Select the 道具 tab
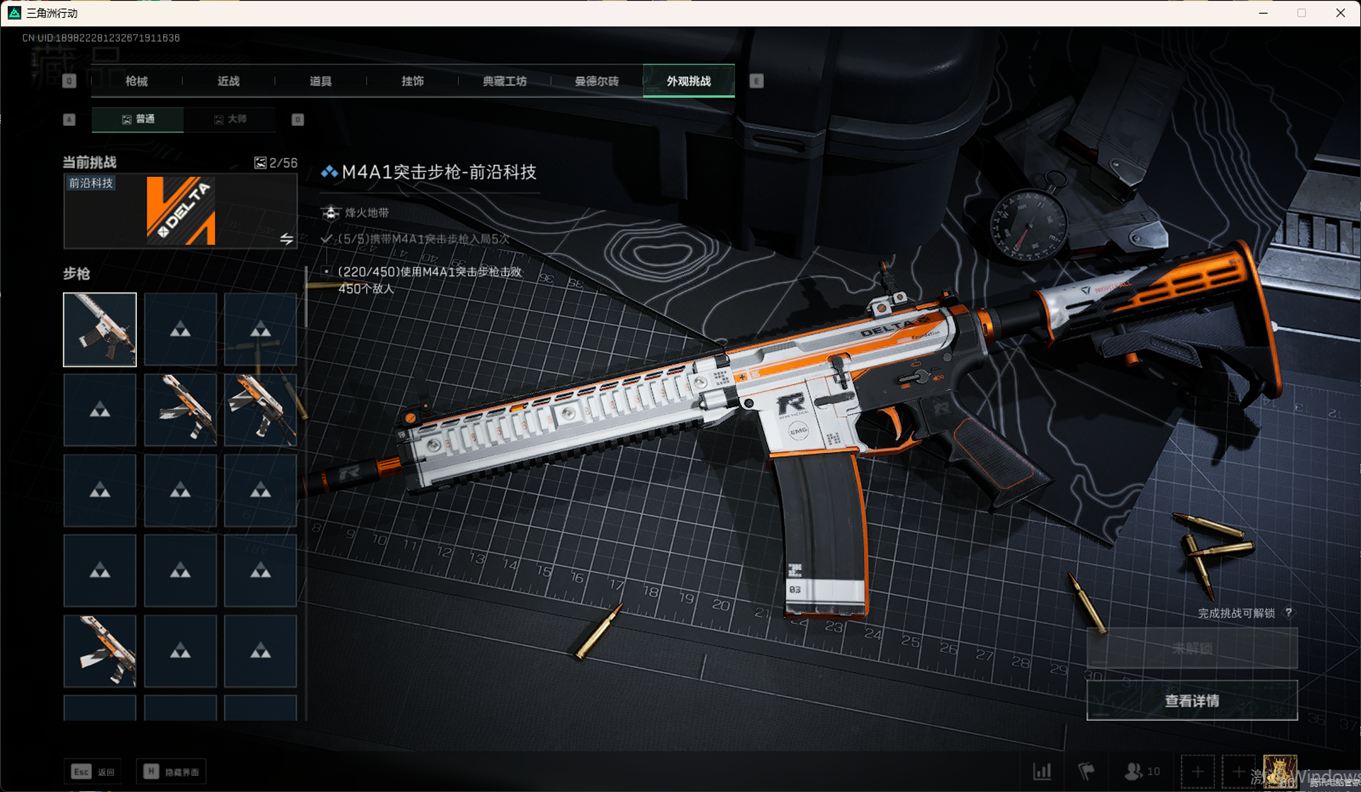The width and height of the screenshot is (1361, 792). click(x=321, y=81)
